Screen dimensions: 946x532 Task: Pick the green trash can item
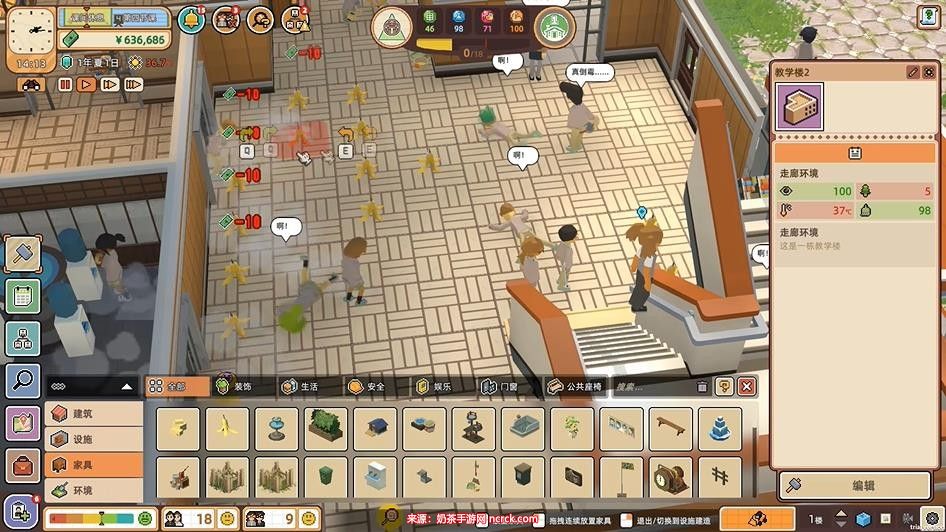(326, 478)
